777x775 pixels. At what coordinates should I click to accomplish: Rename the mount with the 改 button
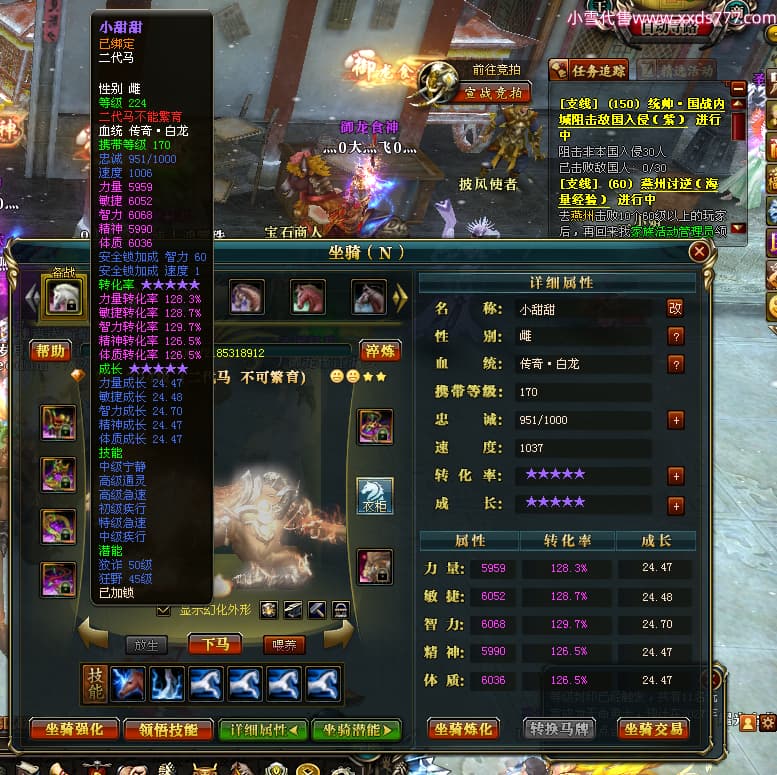[675, 309]
